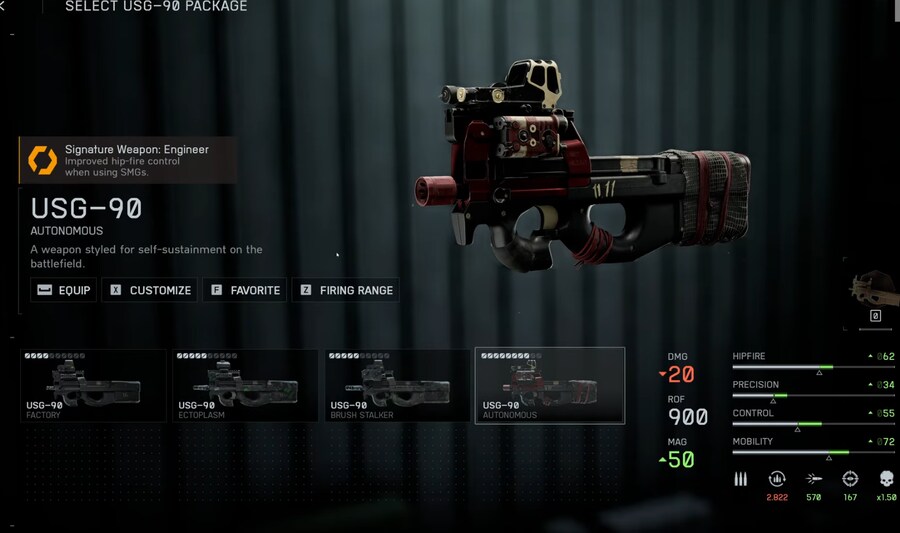Select the USG-90 Factory package
Screen dimensions: 900x533
click(93, 385)
